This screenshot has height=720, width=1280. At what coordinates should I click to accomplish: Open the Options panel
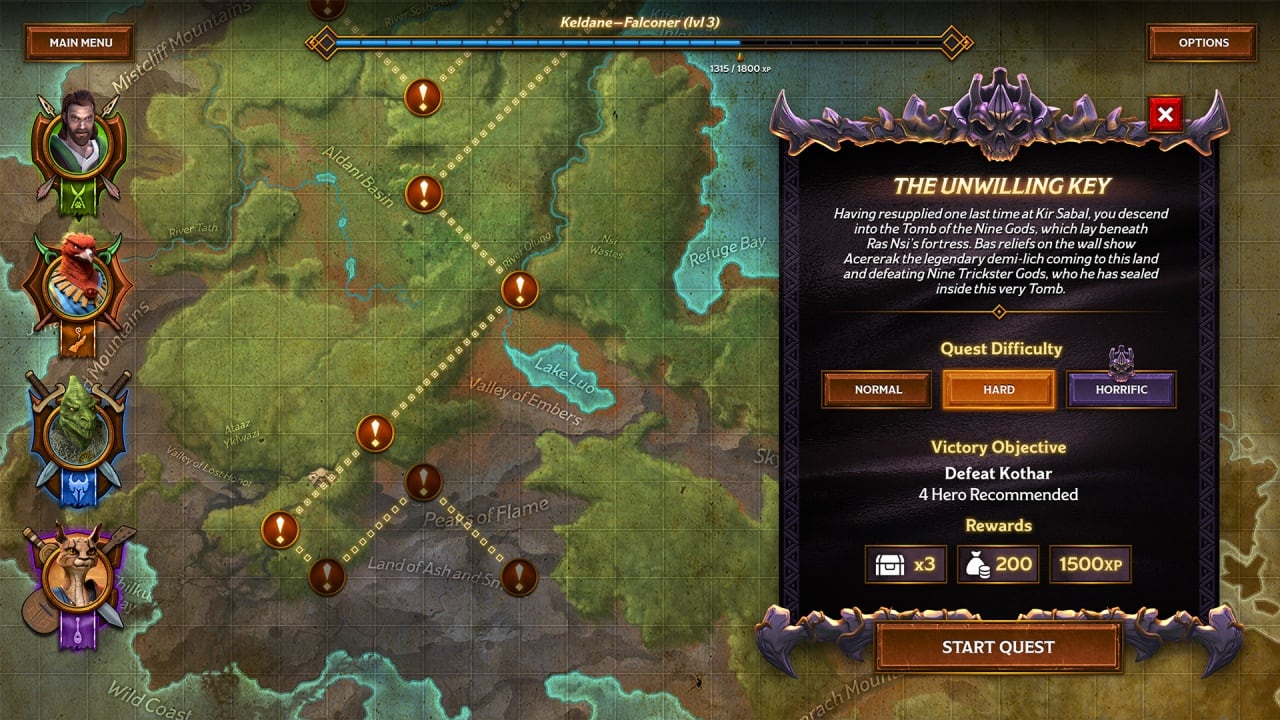[x=1202, y=43]
